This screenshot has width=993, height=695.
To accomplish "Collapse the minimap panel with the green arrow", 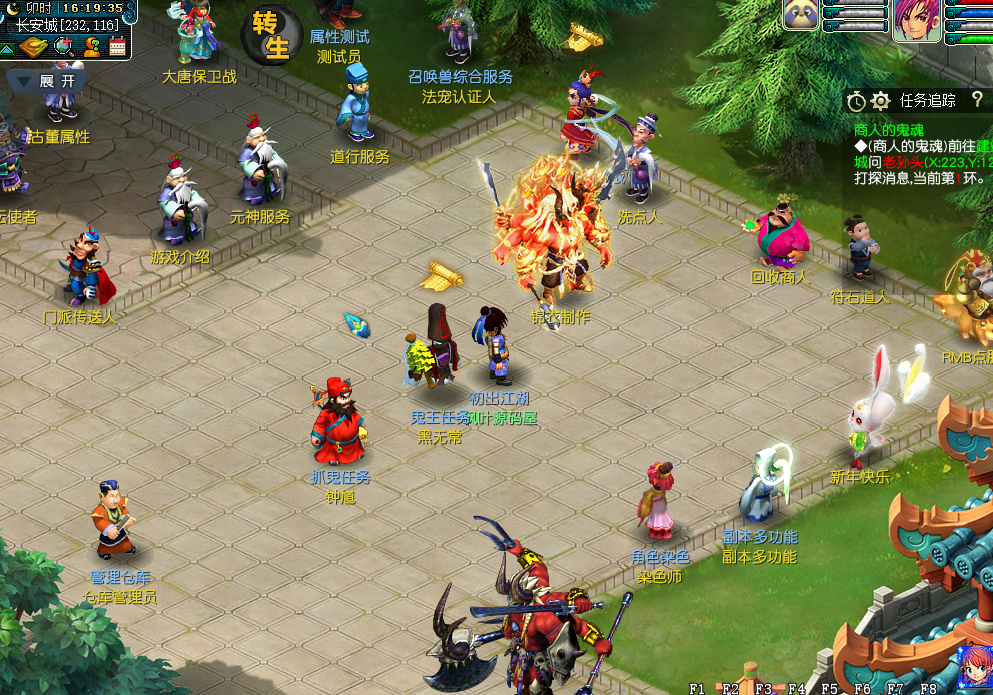I will point(7,47).
